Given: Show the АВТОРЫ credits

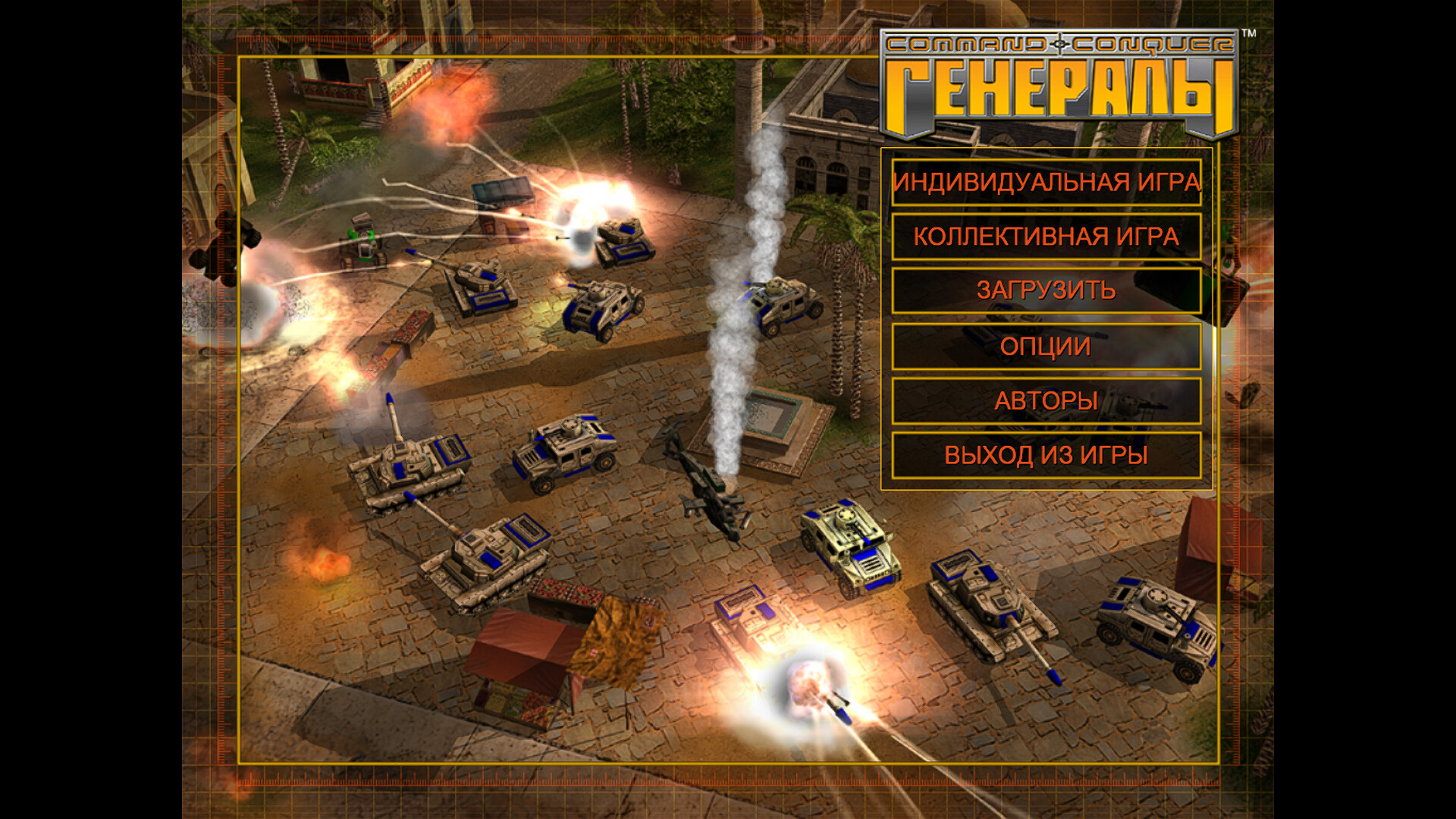Looking at the screenshot, I should tap(1046, 401).
